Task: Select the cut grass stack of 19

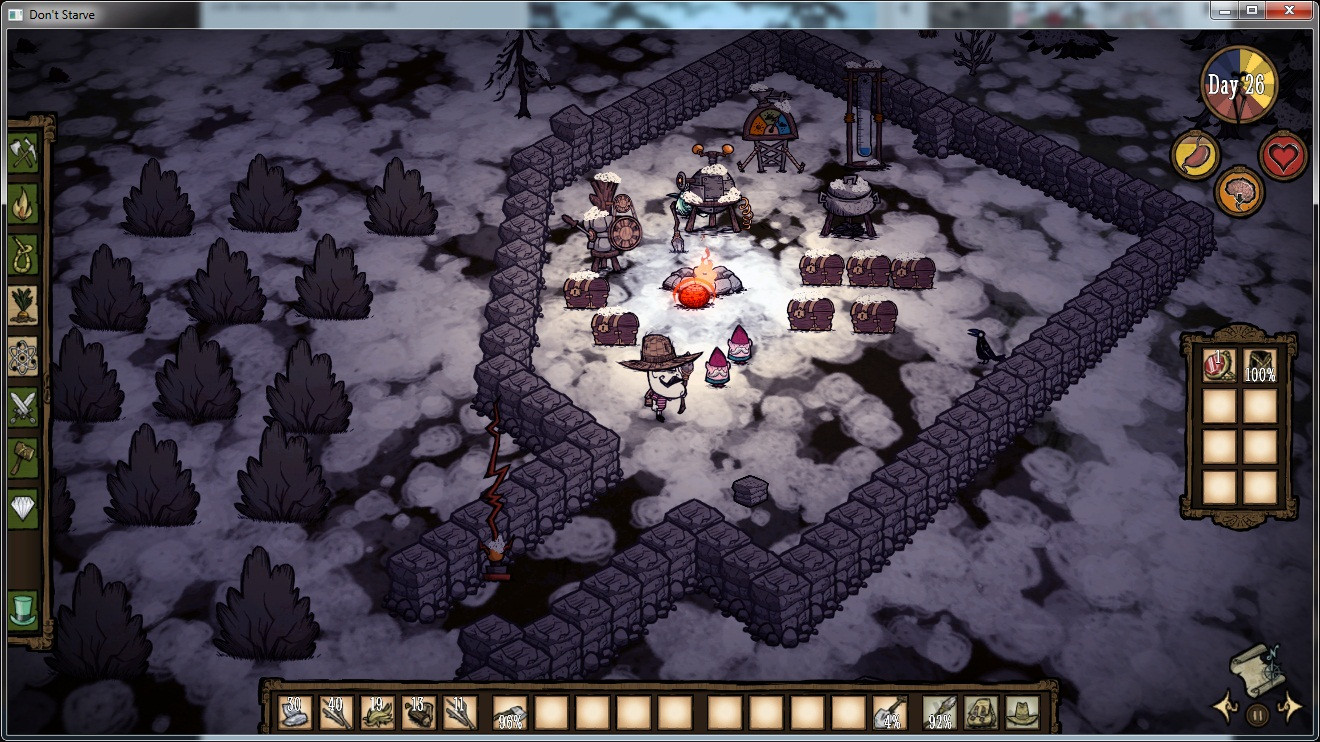Action: (377, 712)
